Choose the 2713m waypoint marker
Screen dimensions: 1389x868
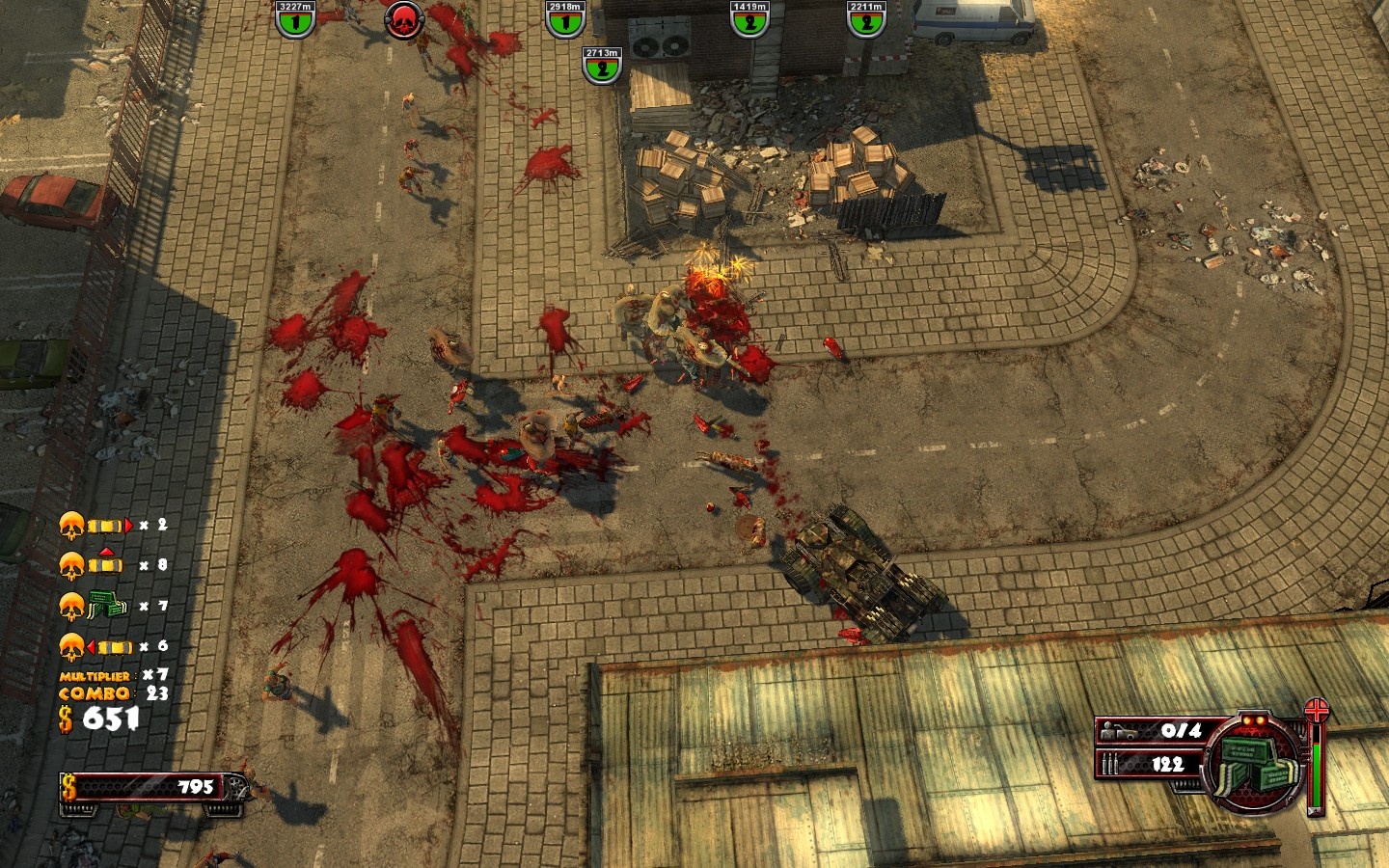click(602, 66)
